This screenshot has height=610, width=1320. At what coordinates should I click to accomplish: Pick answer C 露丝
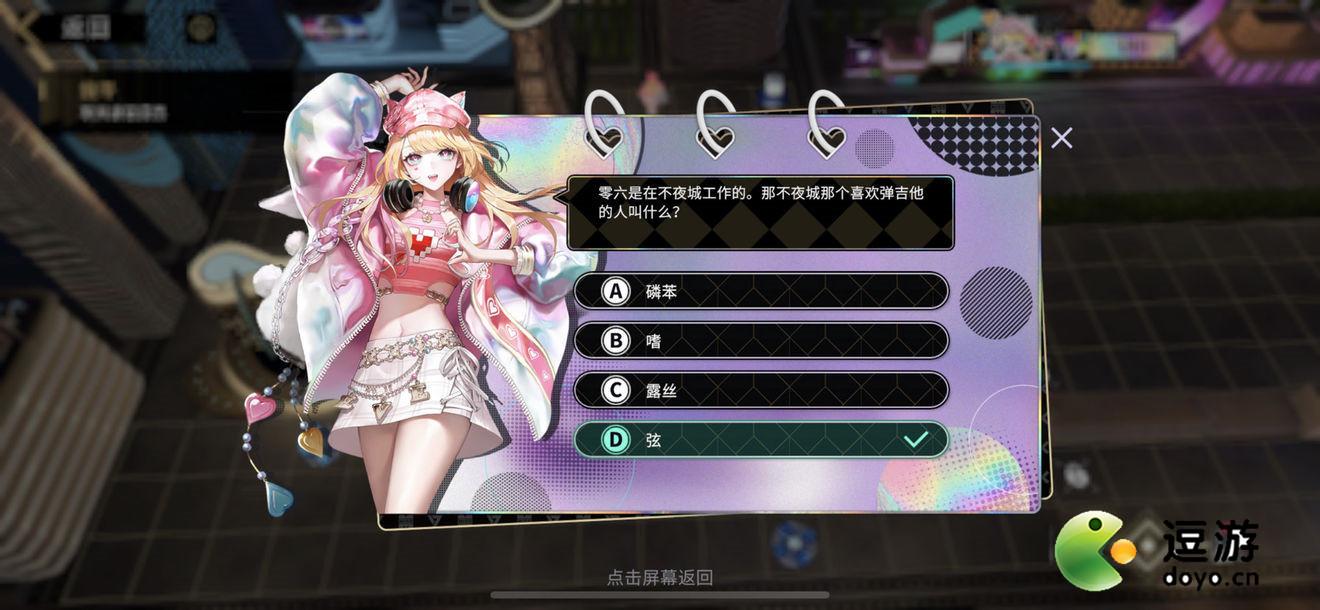(760, 391)
